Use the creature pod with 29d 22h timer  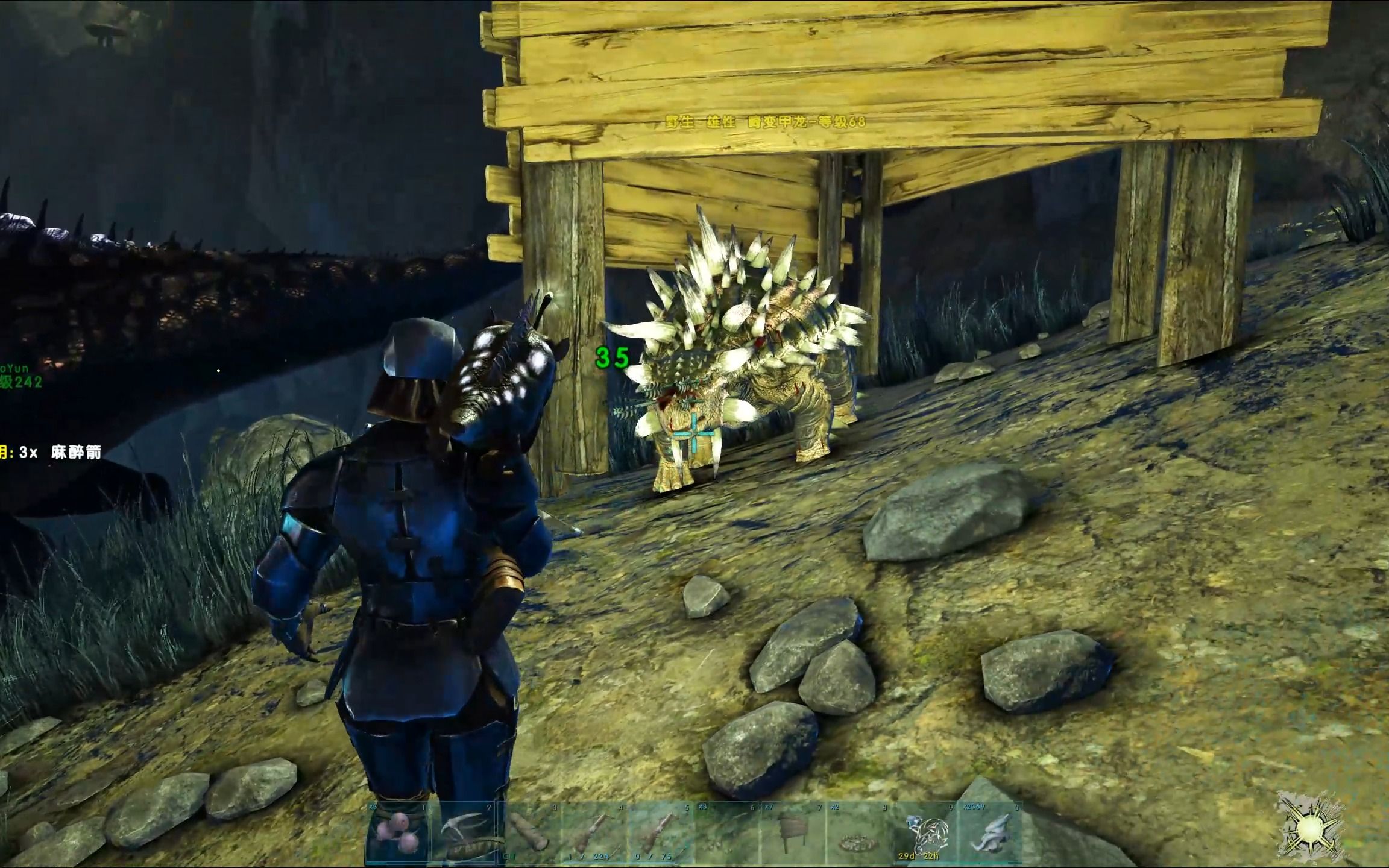tap(926, 833)
